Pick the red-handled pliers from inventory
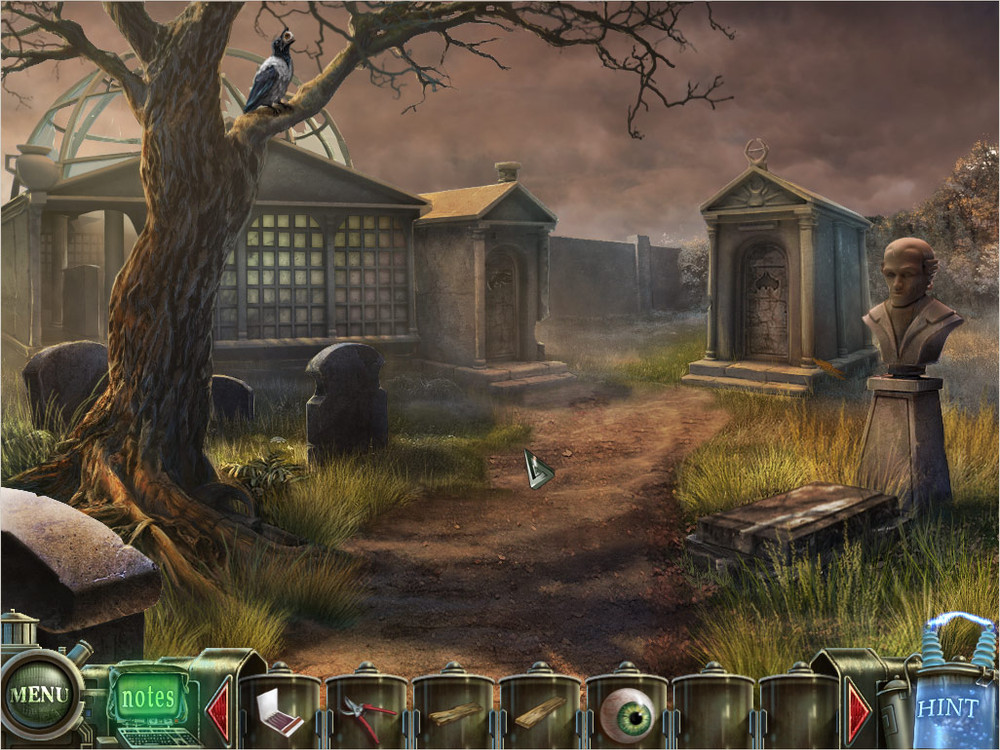 pos(364,712)
